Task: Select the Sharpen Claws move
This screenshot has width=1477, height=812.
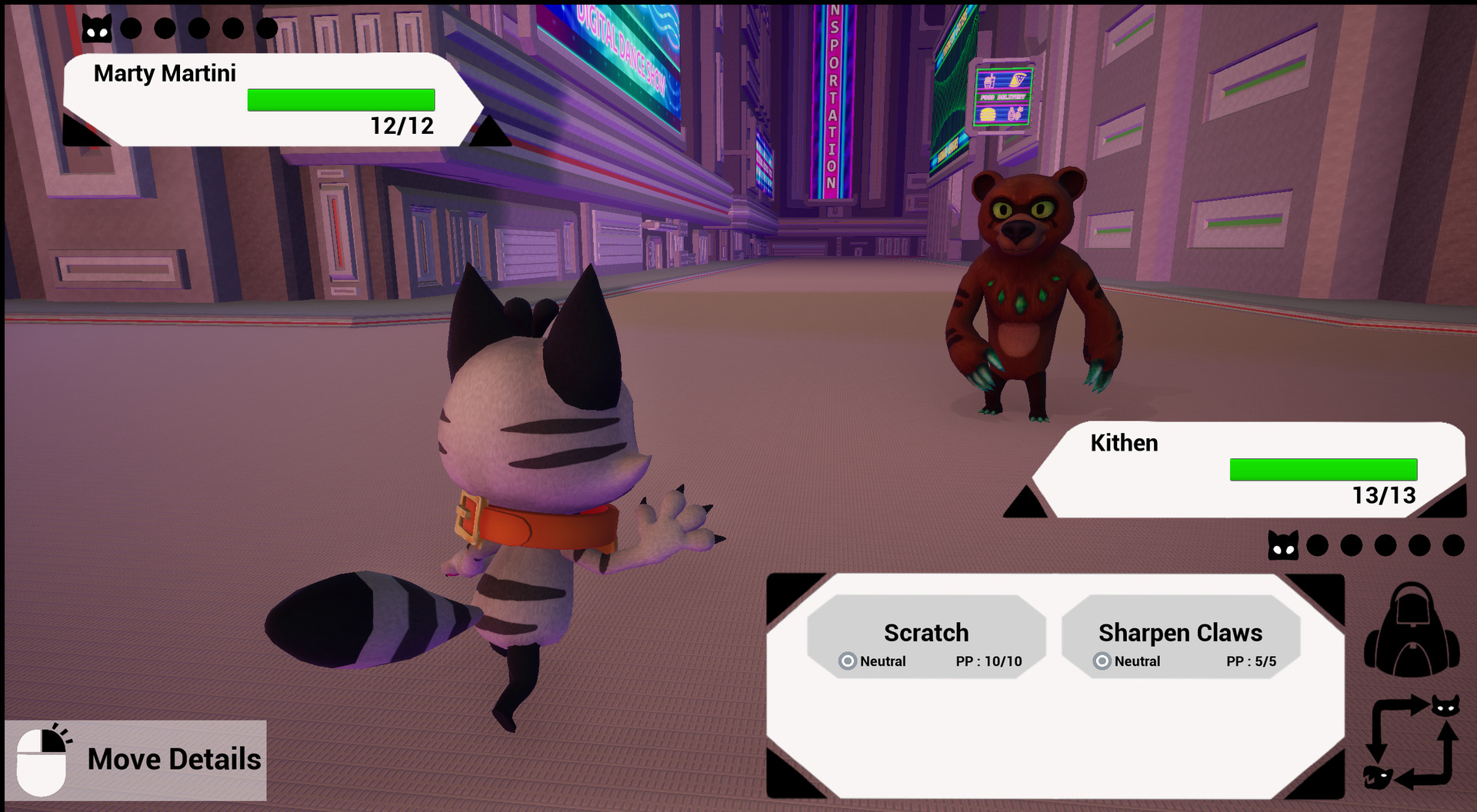Action: pos(1181,633)
